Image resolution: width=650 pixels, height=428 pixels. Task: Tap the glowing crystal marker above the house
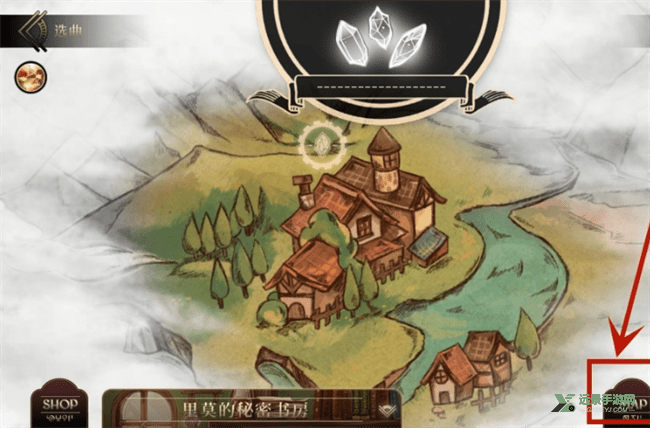321,146
